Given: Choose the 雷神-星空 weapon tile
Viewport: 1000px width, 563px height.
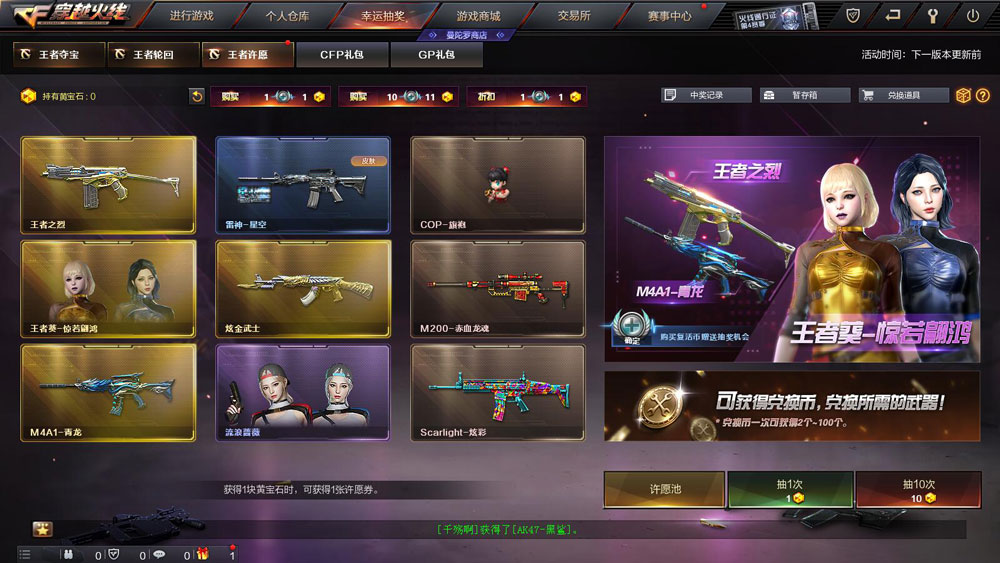Looking at the screenshot, I should (303, 184).
